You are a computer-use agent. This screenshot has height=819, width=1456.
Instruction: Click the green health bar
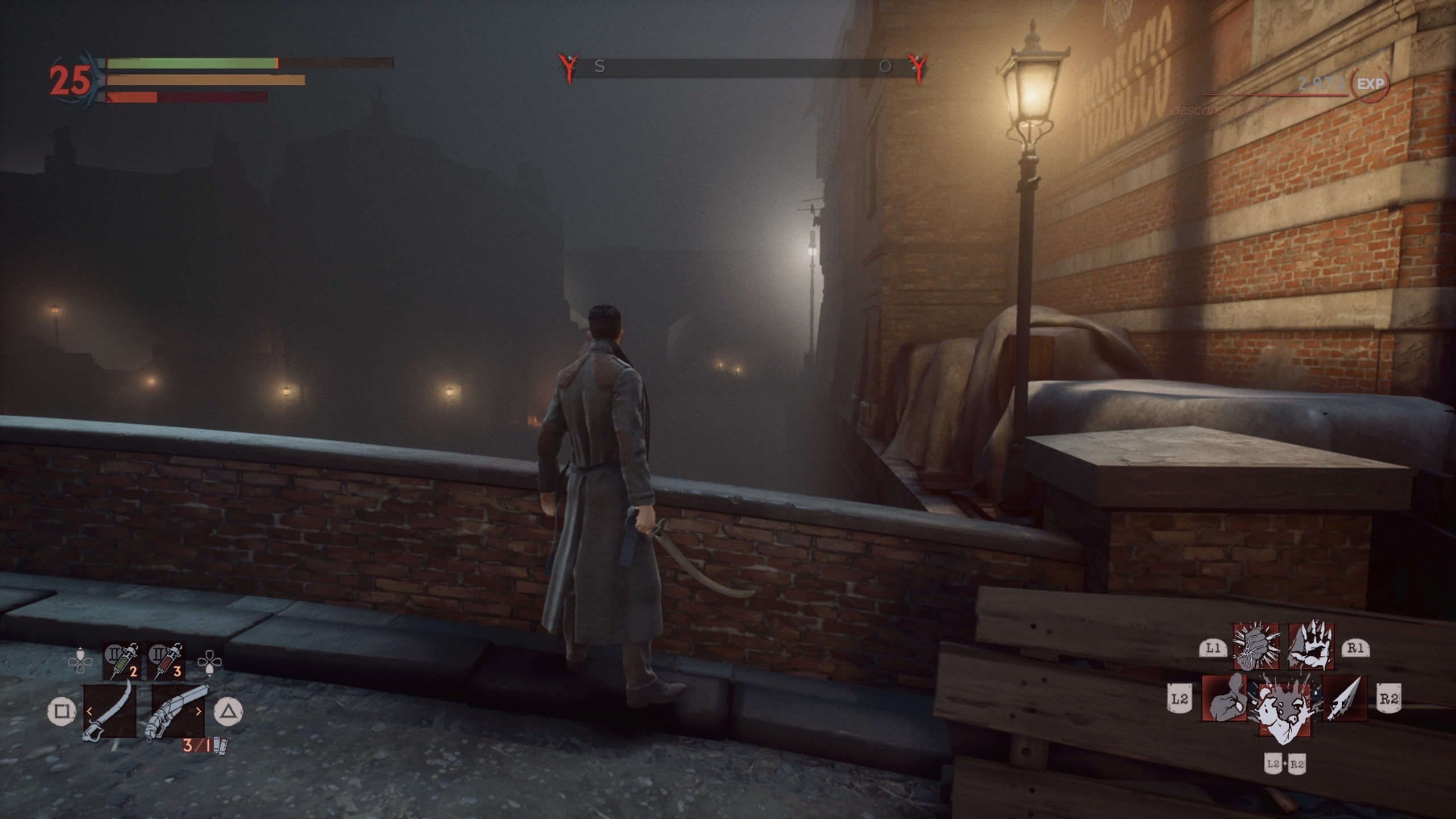(188, 64)
